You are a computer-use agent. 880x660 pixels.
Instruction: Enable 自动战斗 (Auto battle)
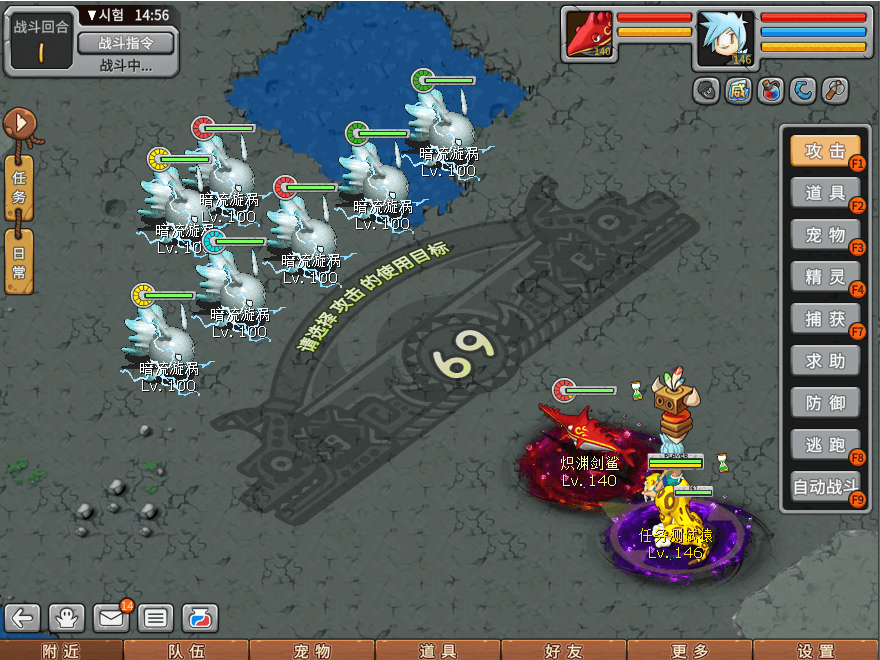tap(825, 487)
